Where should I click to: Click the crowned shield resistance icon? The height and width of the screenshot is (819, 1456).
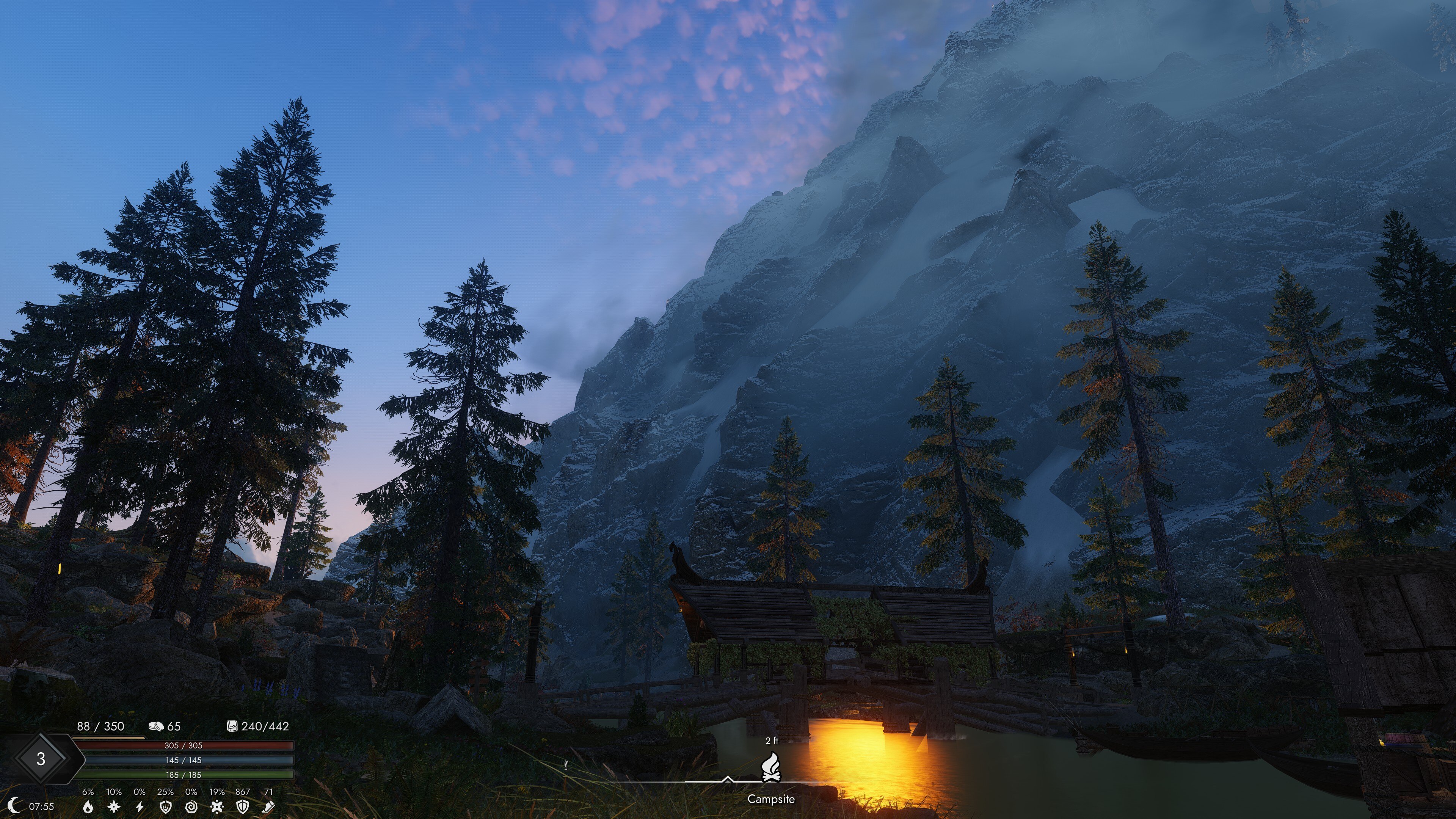(x=166, y=806)
